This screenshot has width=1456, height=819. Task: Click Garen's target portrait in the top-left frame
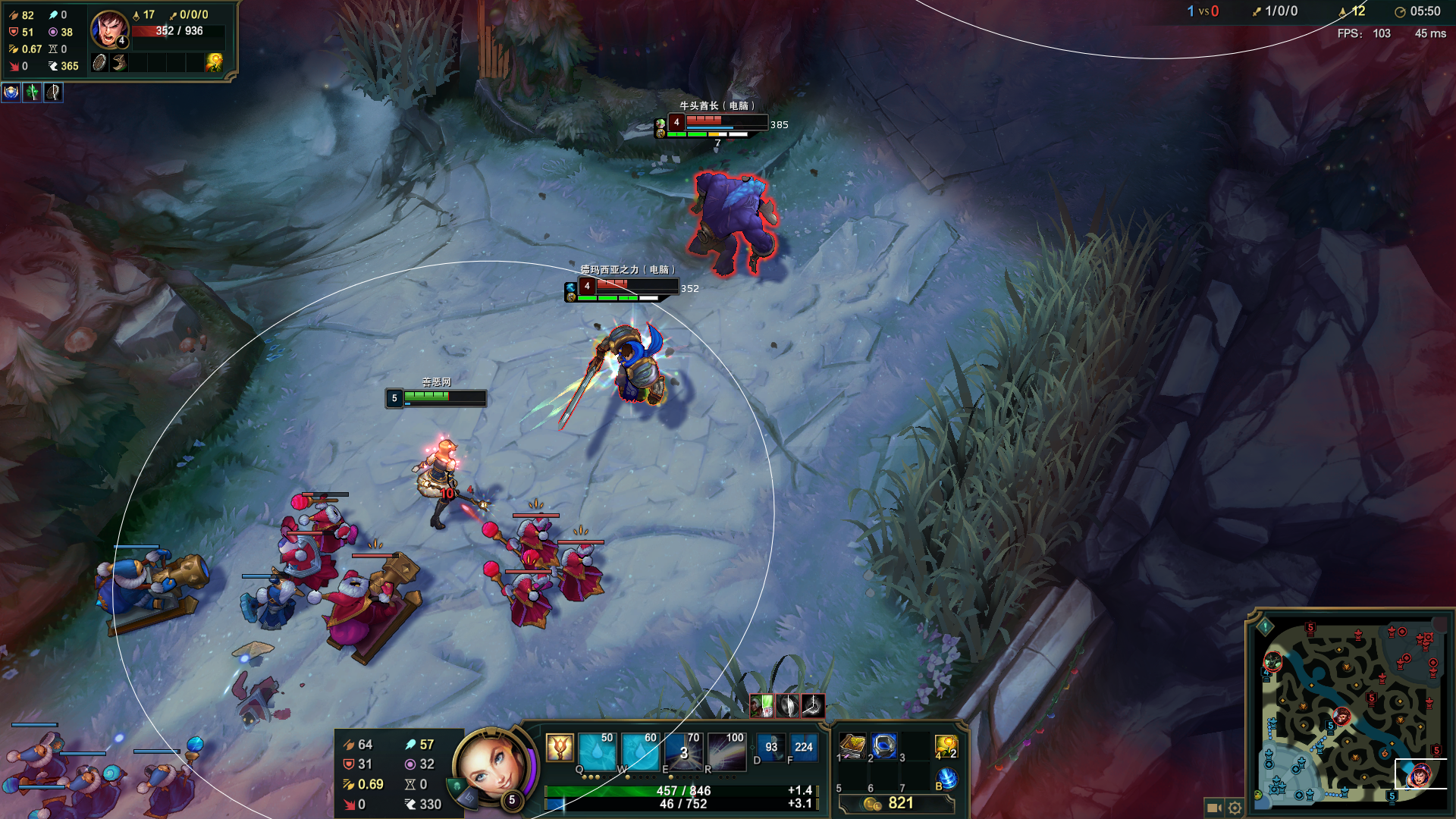[x=109, y=30]
